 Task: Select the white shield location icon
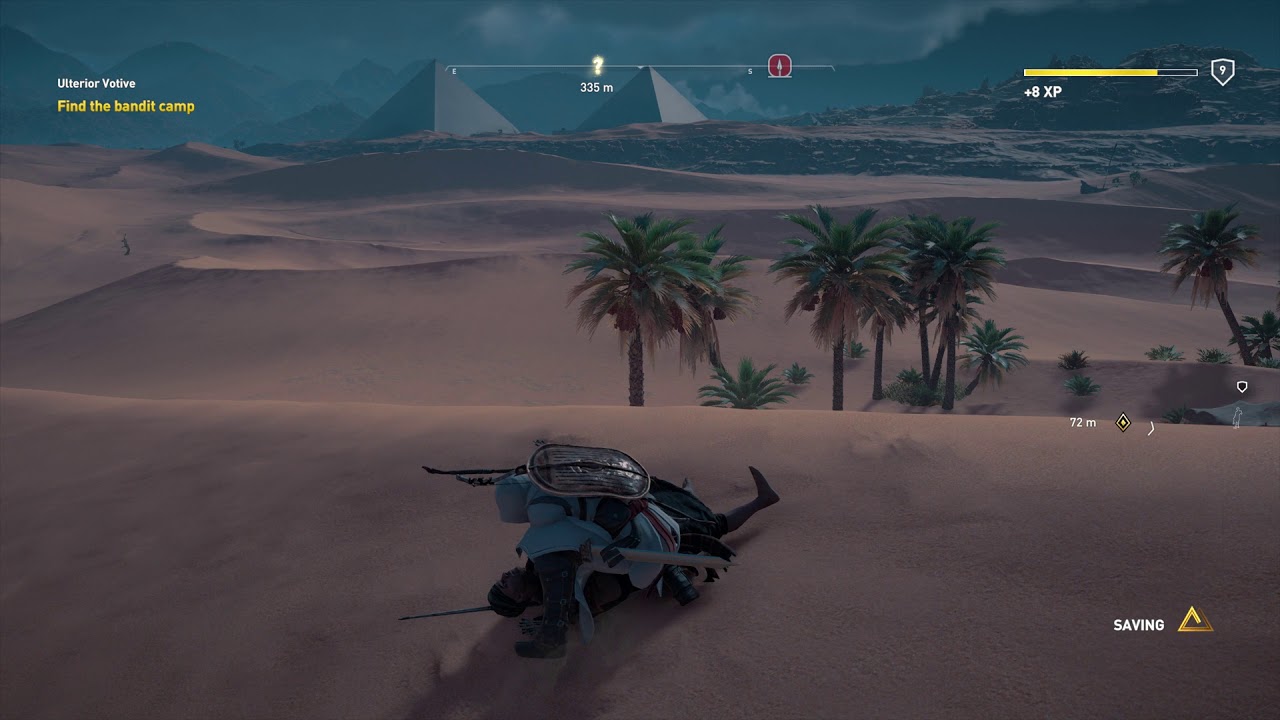tap(1241, 384)
